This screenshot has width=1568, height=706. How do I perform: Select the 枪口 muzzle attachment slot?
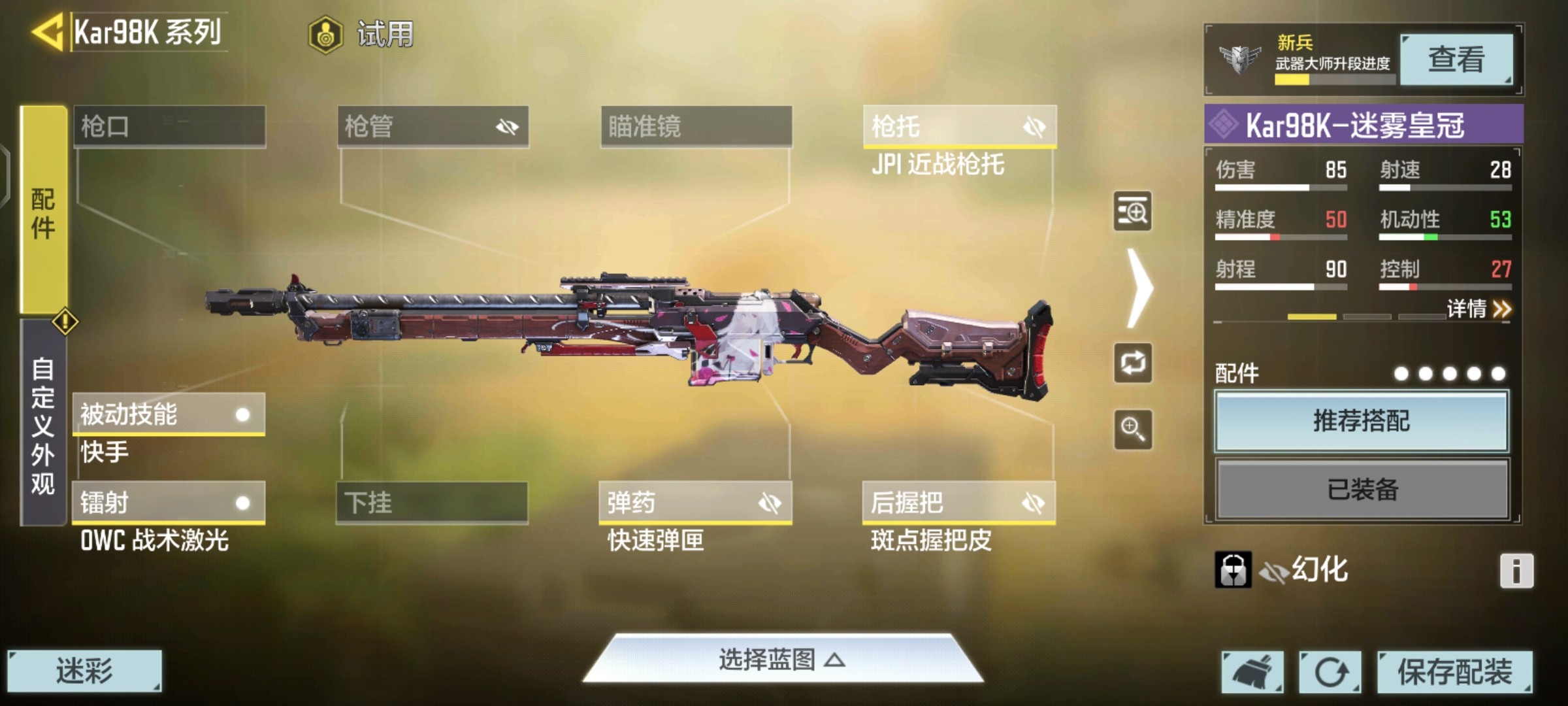169,126
